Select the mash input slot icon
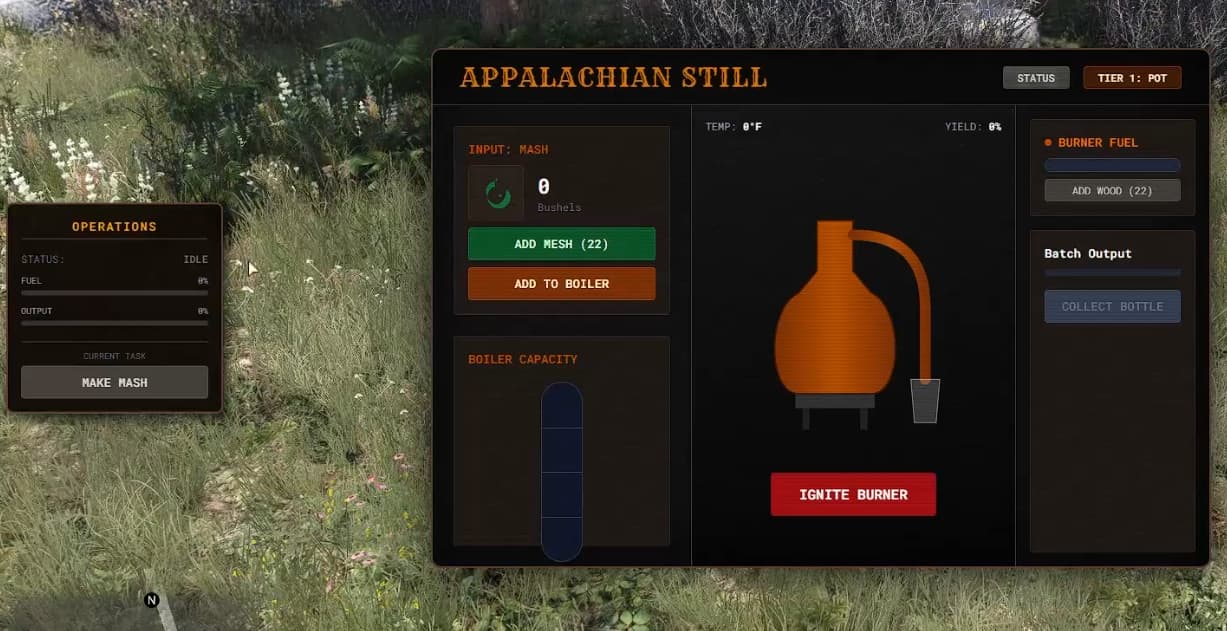 coord(496,193)
